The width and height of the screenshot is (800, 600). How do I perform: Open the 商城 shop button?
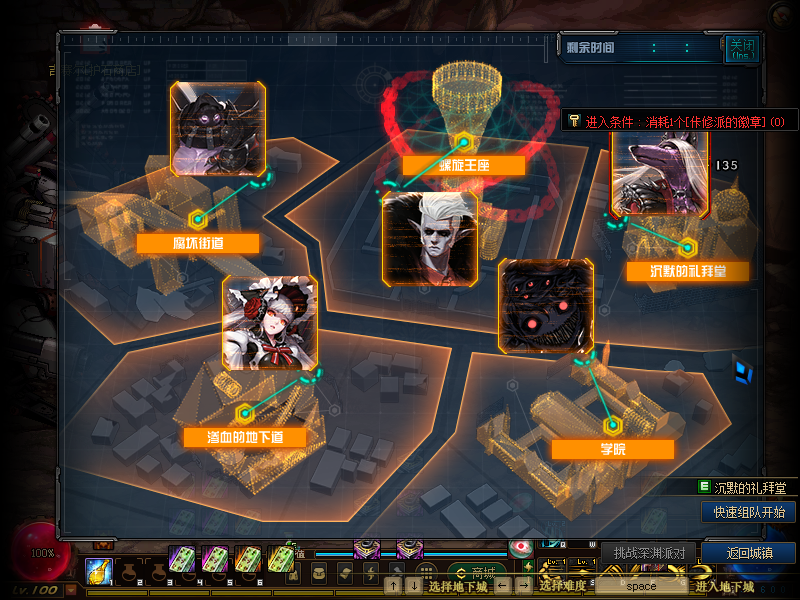[476, 573]
